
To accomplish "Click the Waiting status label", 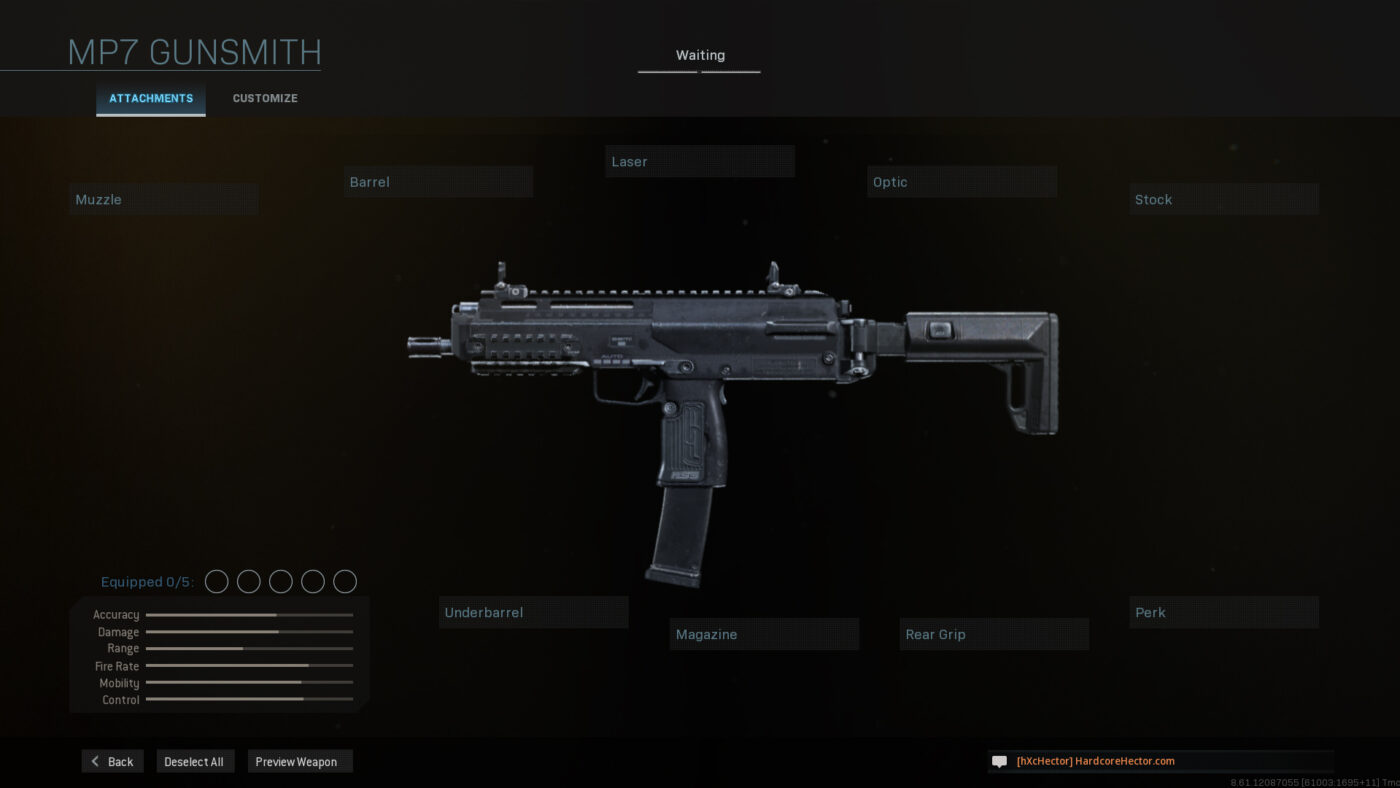I will 699,55.
